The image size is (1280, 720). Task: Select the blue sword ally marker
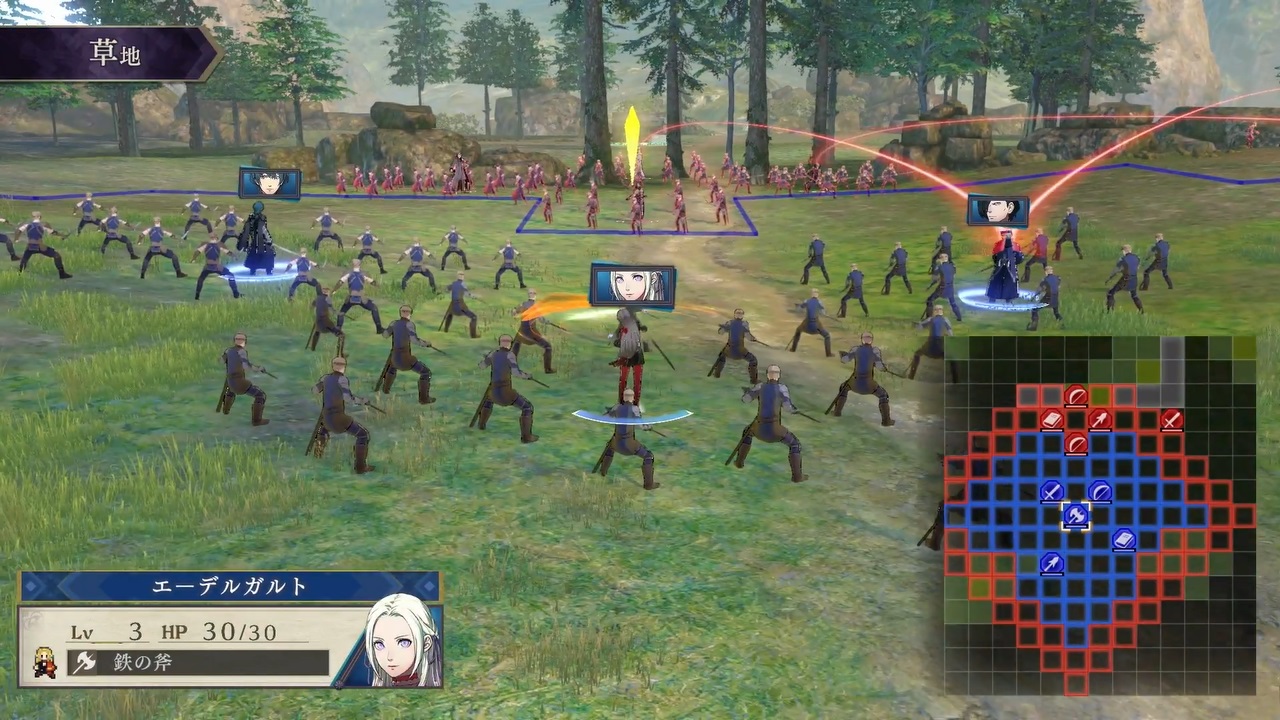[x=1051, y=491]
